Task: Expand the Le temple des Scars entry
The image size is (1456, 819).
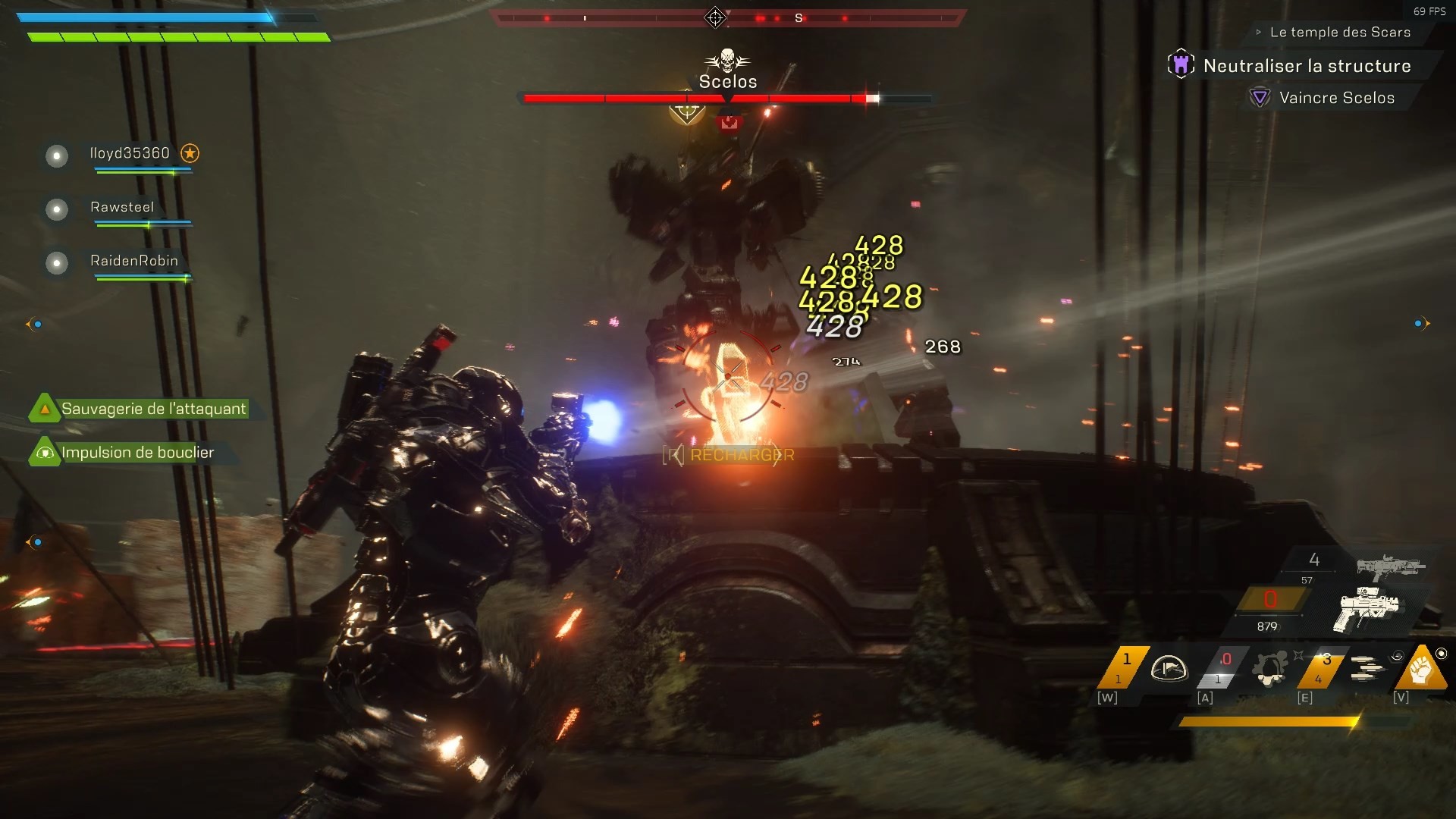Action: (x=1339, y=32)
